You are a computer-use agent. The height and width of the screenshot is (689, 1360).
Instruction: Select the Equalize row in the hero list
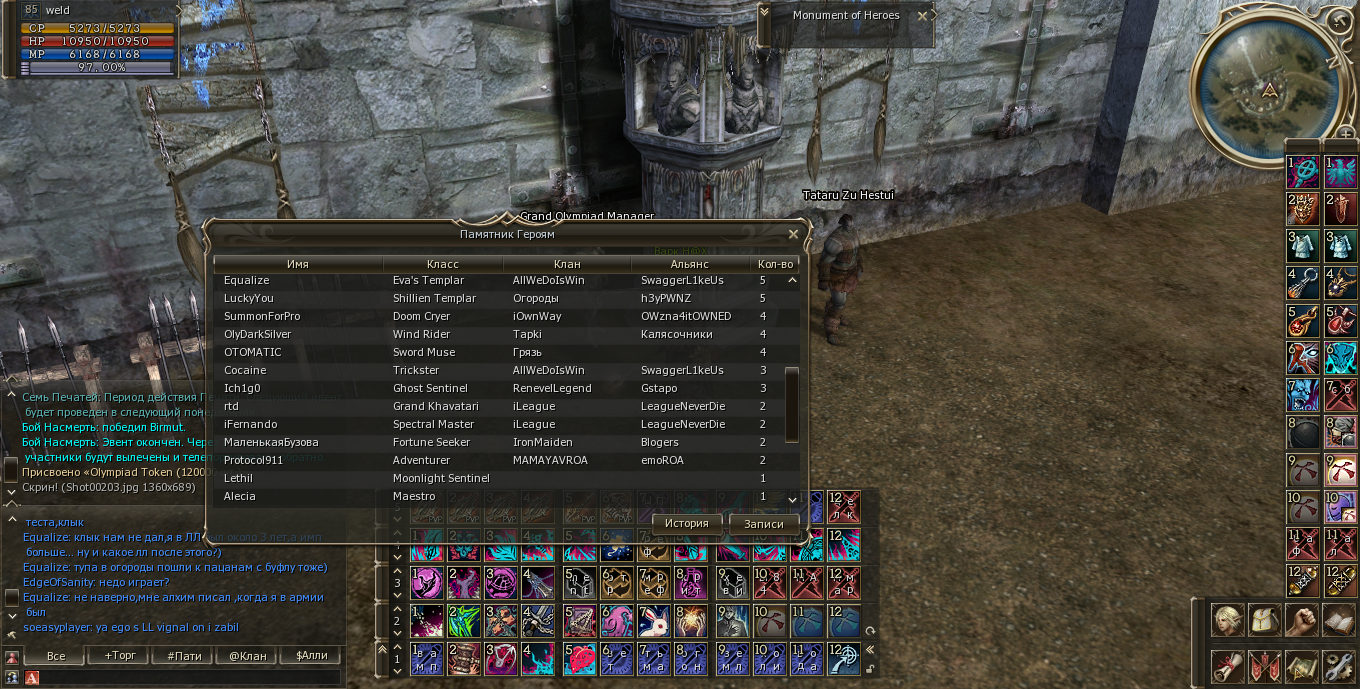[500, 281]
